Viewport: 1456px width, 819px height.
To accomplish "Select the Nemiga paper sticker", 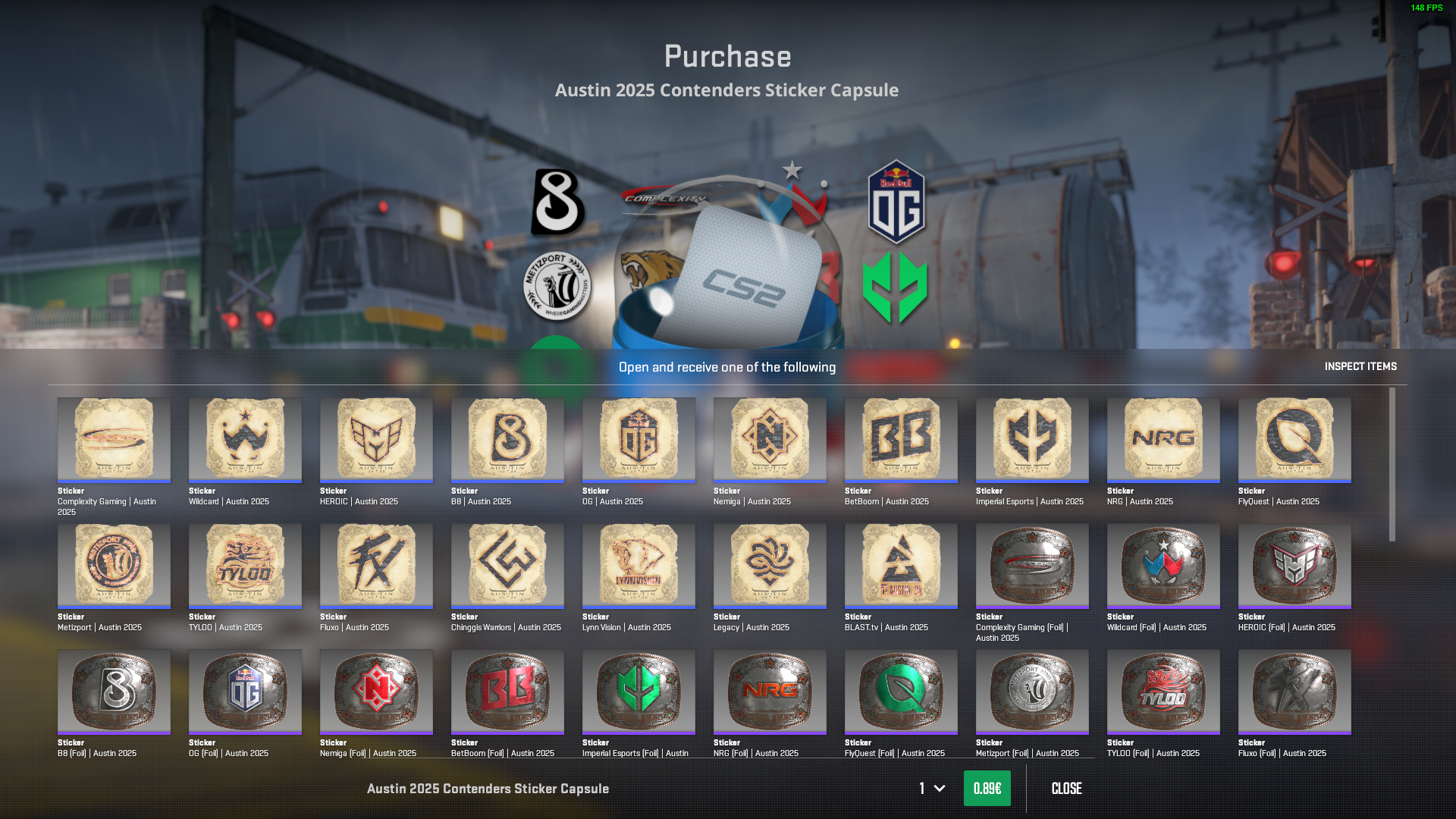I will [770, 439].
